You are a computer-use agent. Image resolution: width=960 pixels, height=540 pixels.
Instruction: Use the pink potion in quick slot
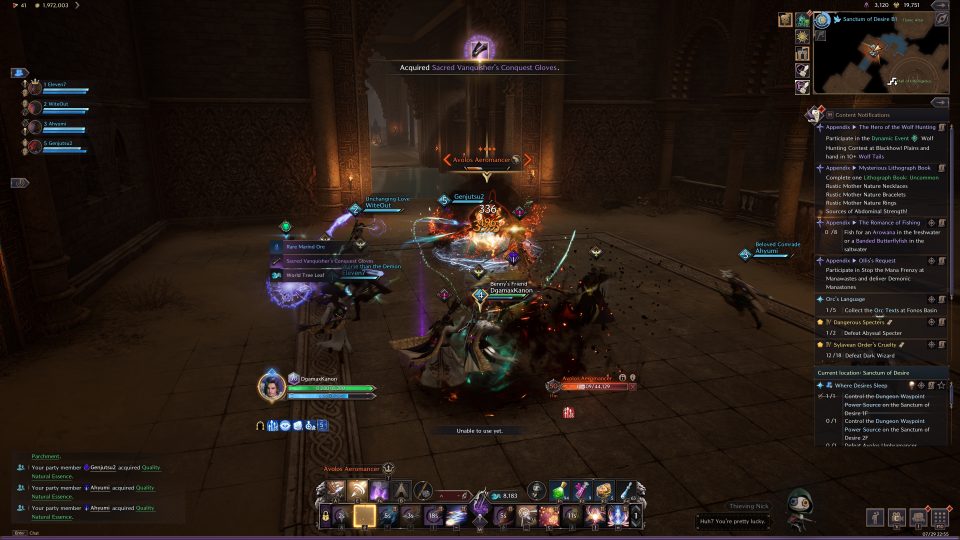click(x=584, y=489)
